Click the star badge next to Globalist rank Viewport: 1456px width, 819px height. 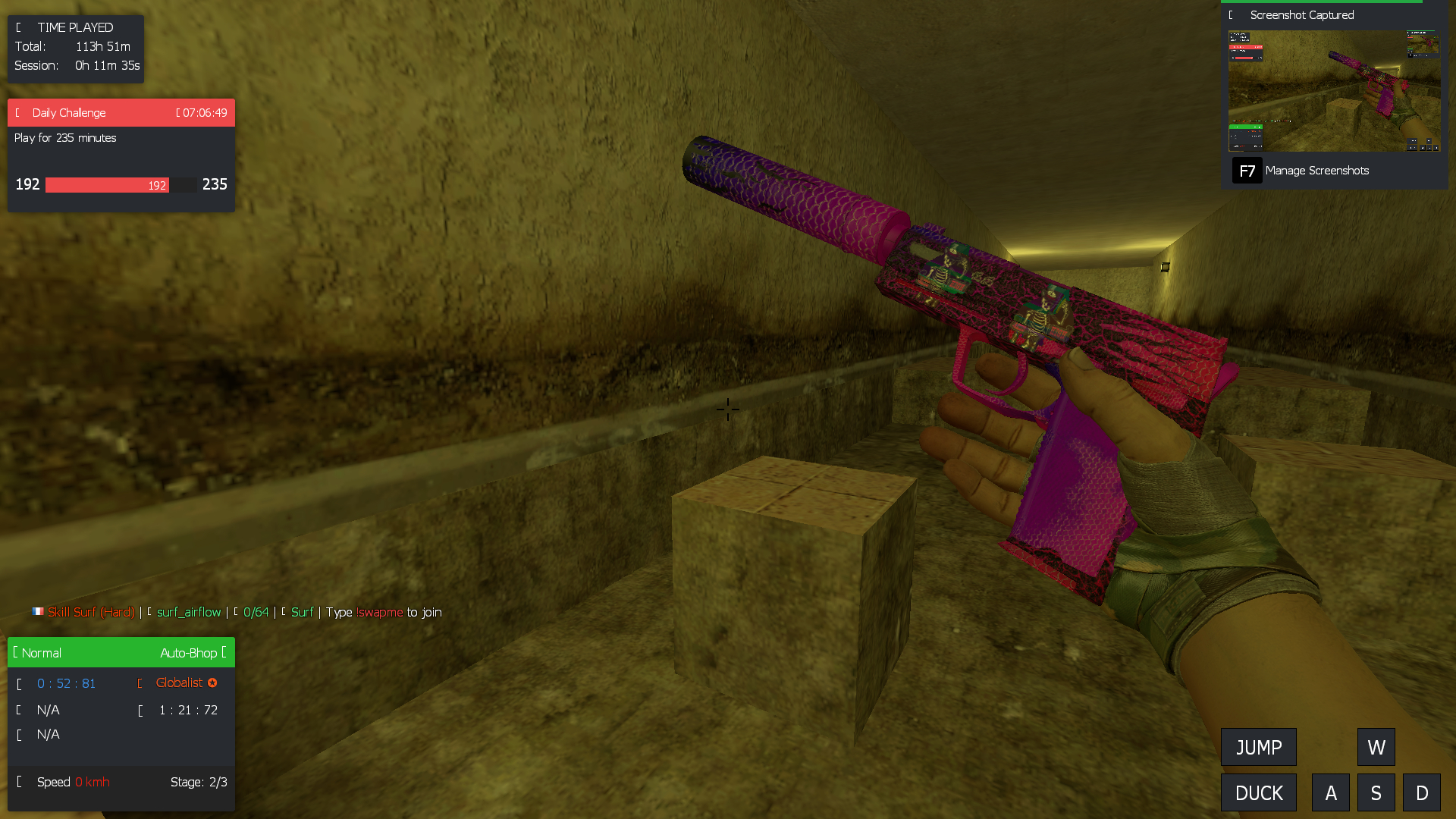pos(212,682)
